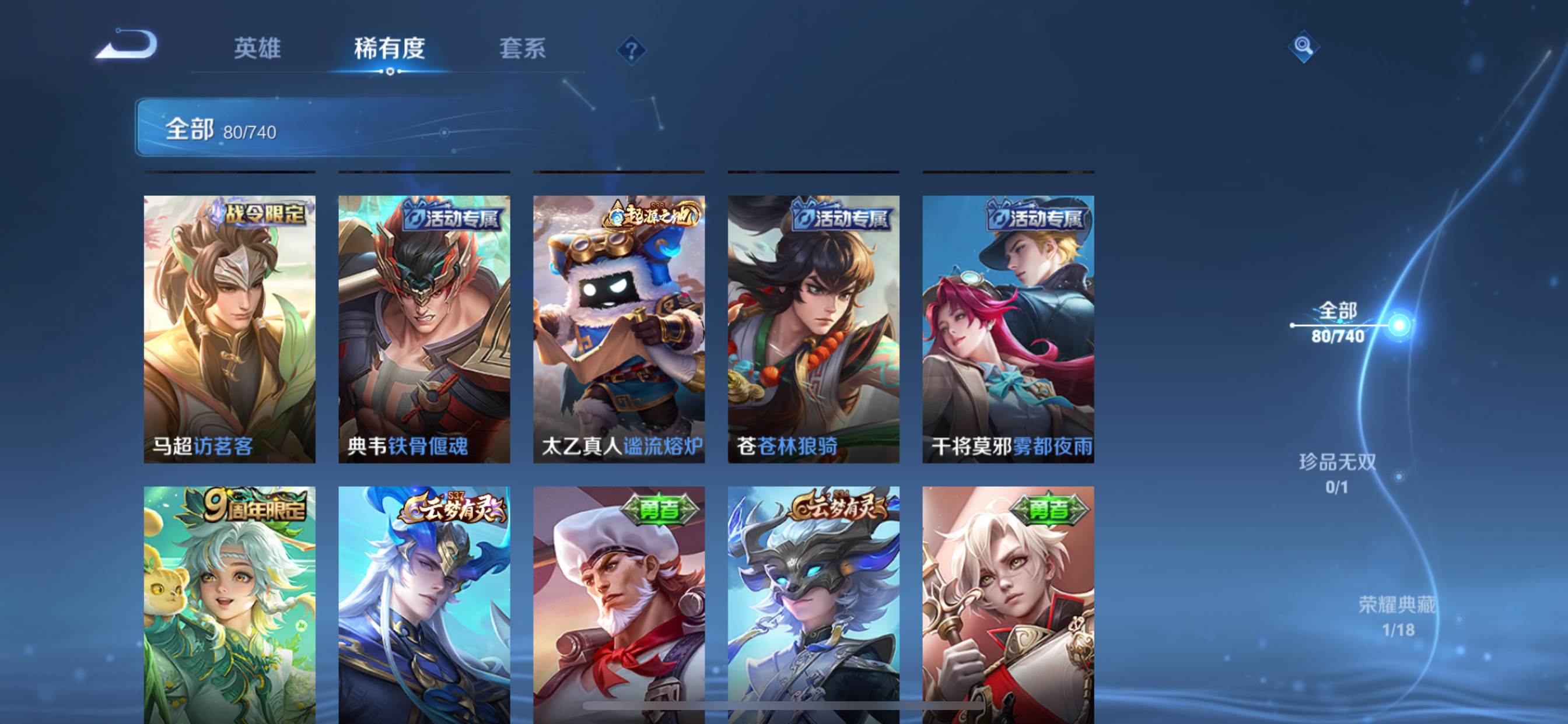Open the question mark help icon
This screenshot has width=1568, height=724.
pyautogui.click(x=631, y=50)
